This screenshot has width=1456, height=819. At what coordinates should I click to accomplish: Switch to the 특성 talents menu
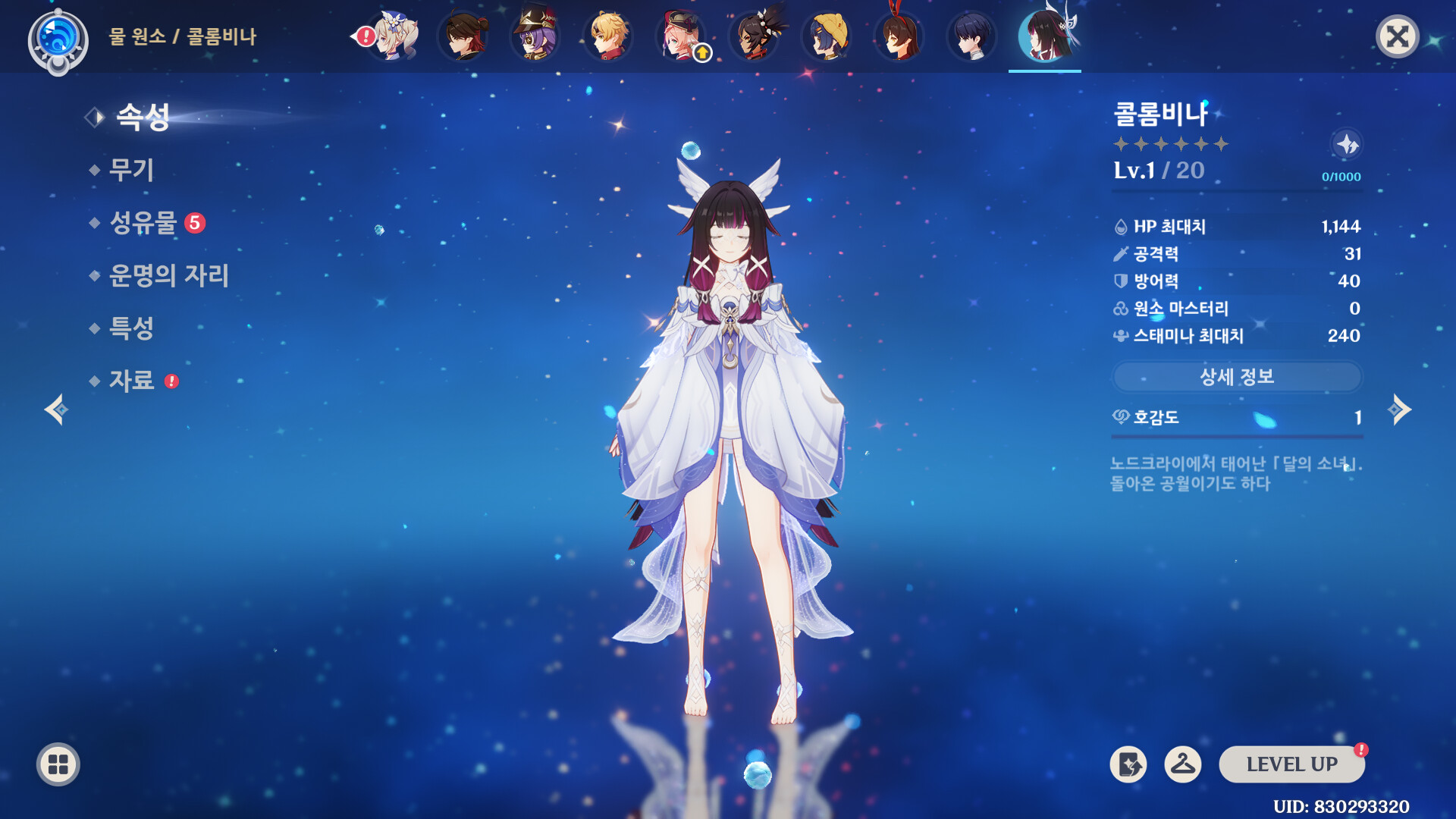pyautogui.click(x=131, y=328)
